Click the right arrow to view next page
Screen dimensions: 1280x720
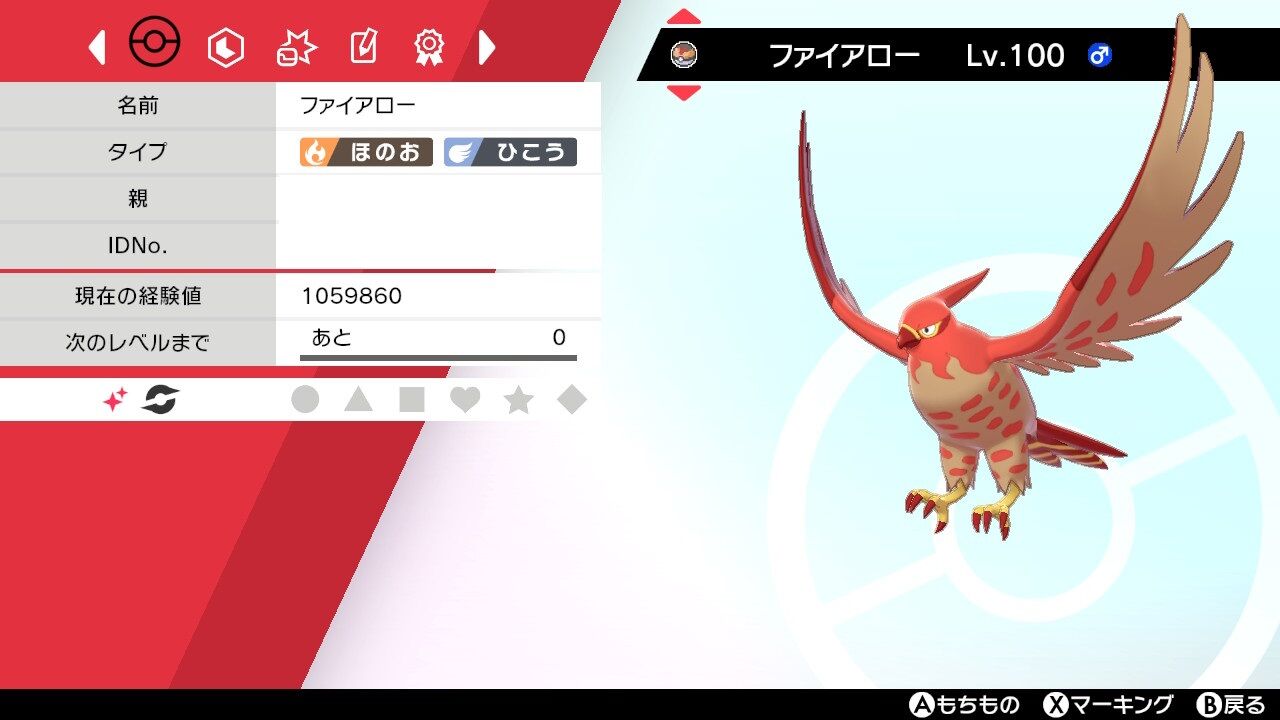pos(487,46)
